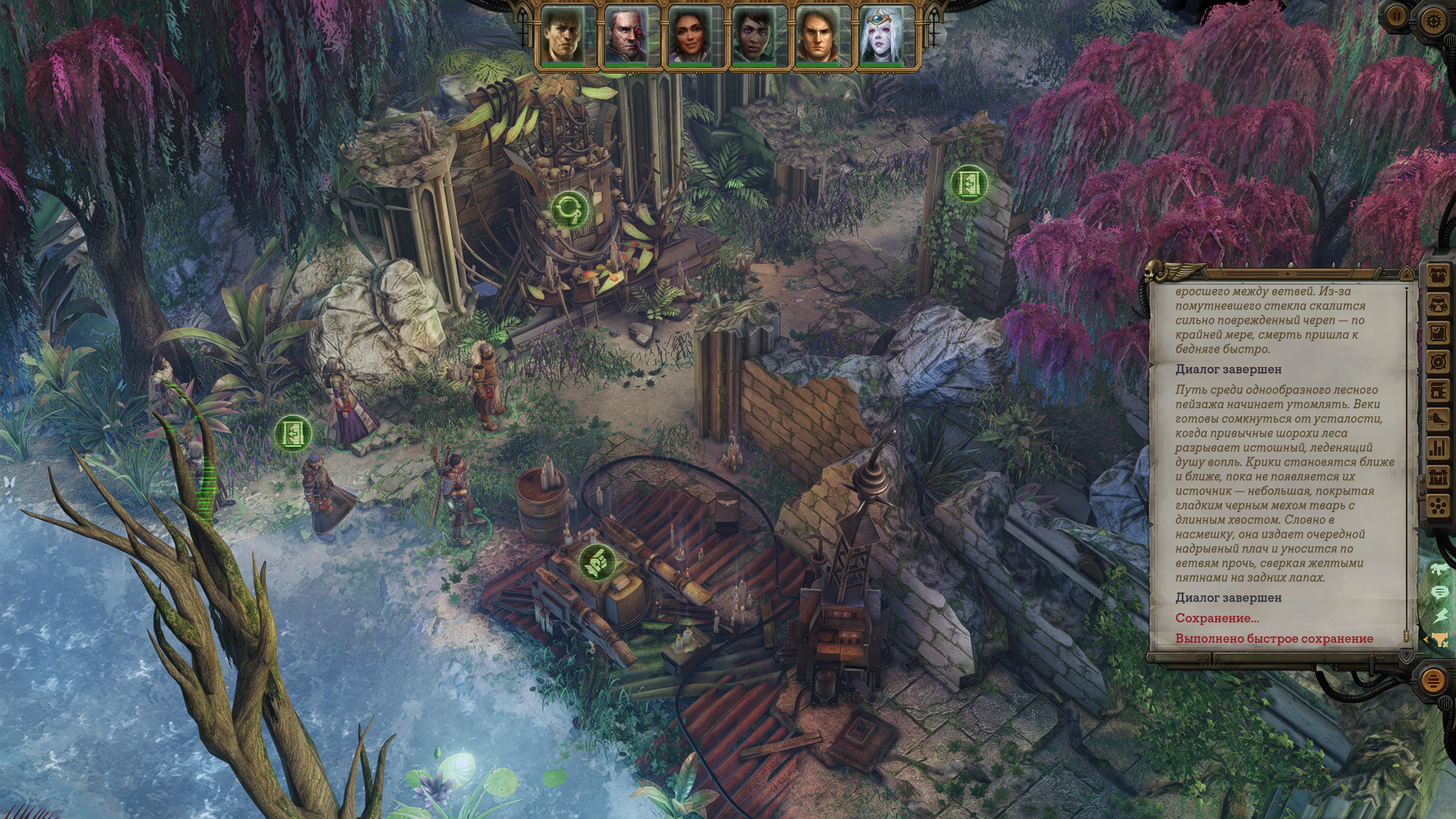Open the castle-shaped menu icon
The image size is (1456, 819).
1439,477
